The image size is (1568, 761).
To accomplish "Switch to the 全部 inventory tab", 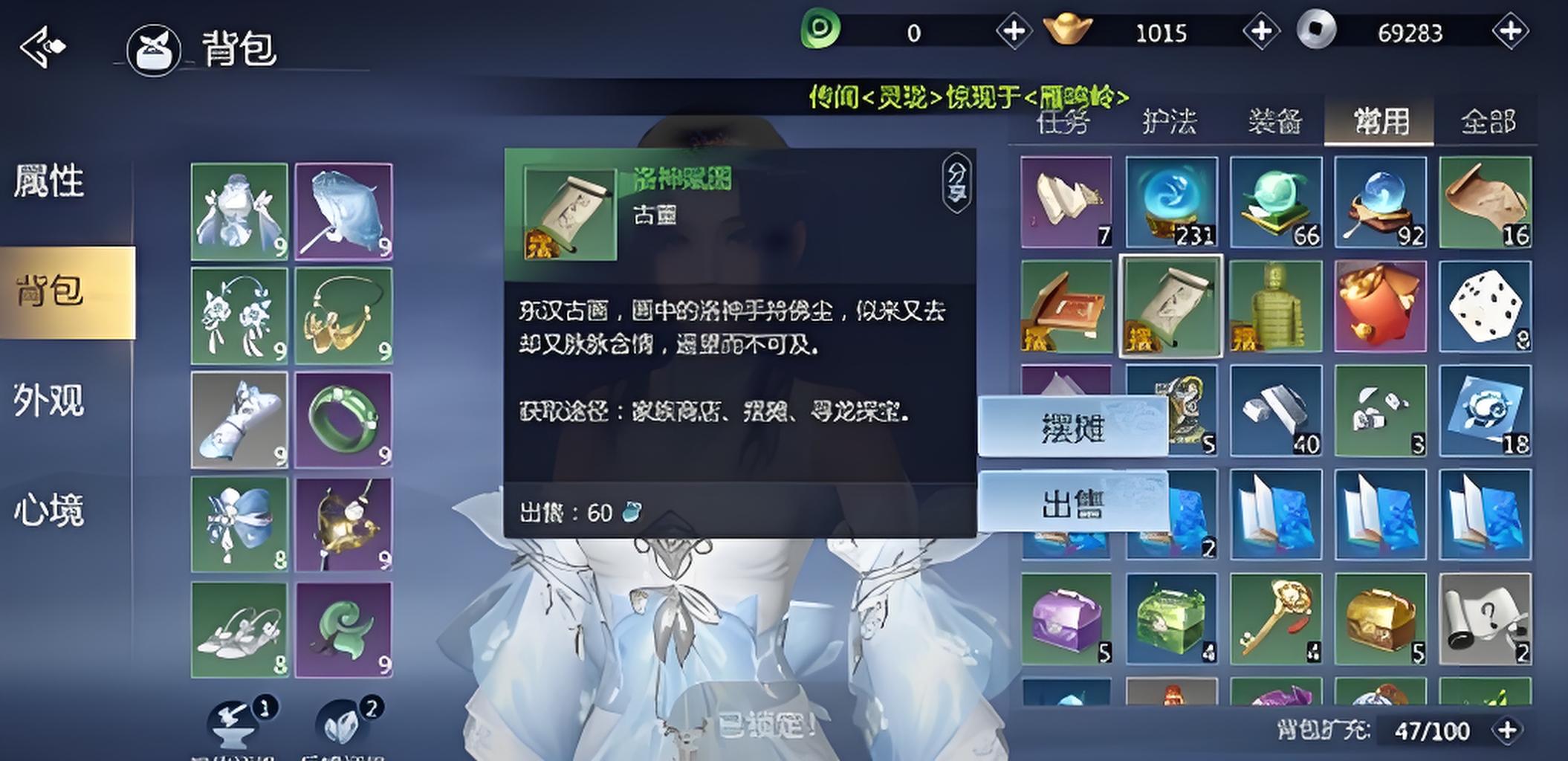I will click(1487, 121).
